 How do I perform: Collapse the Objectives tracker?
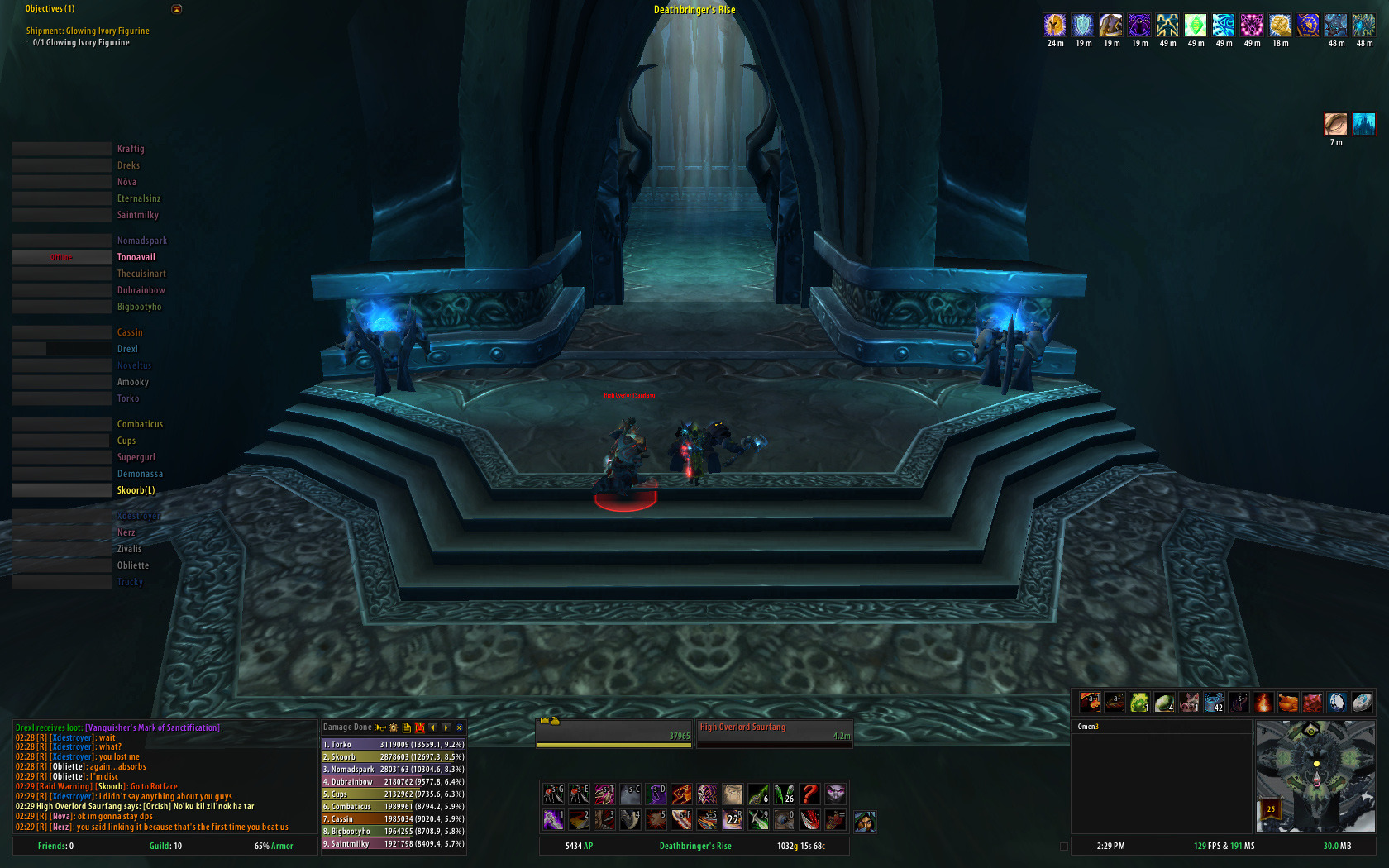click(x=176, y=9)
